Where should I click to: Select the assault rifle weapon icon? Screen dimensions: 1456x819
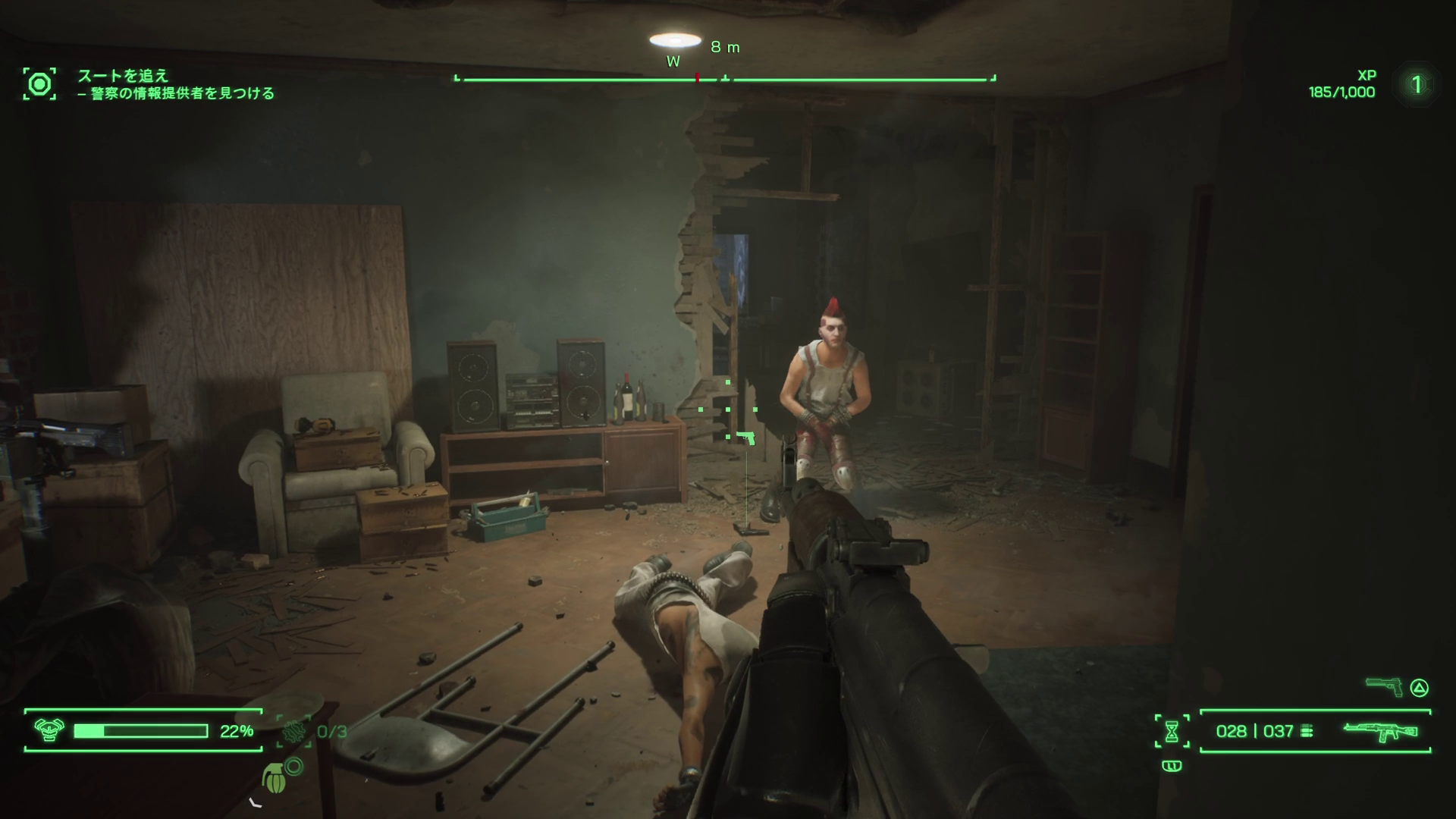tap(1380, 731)
